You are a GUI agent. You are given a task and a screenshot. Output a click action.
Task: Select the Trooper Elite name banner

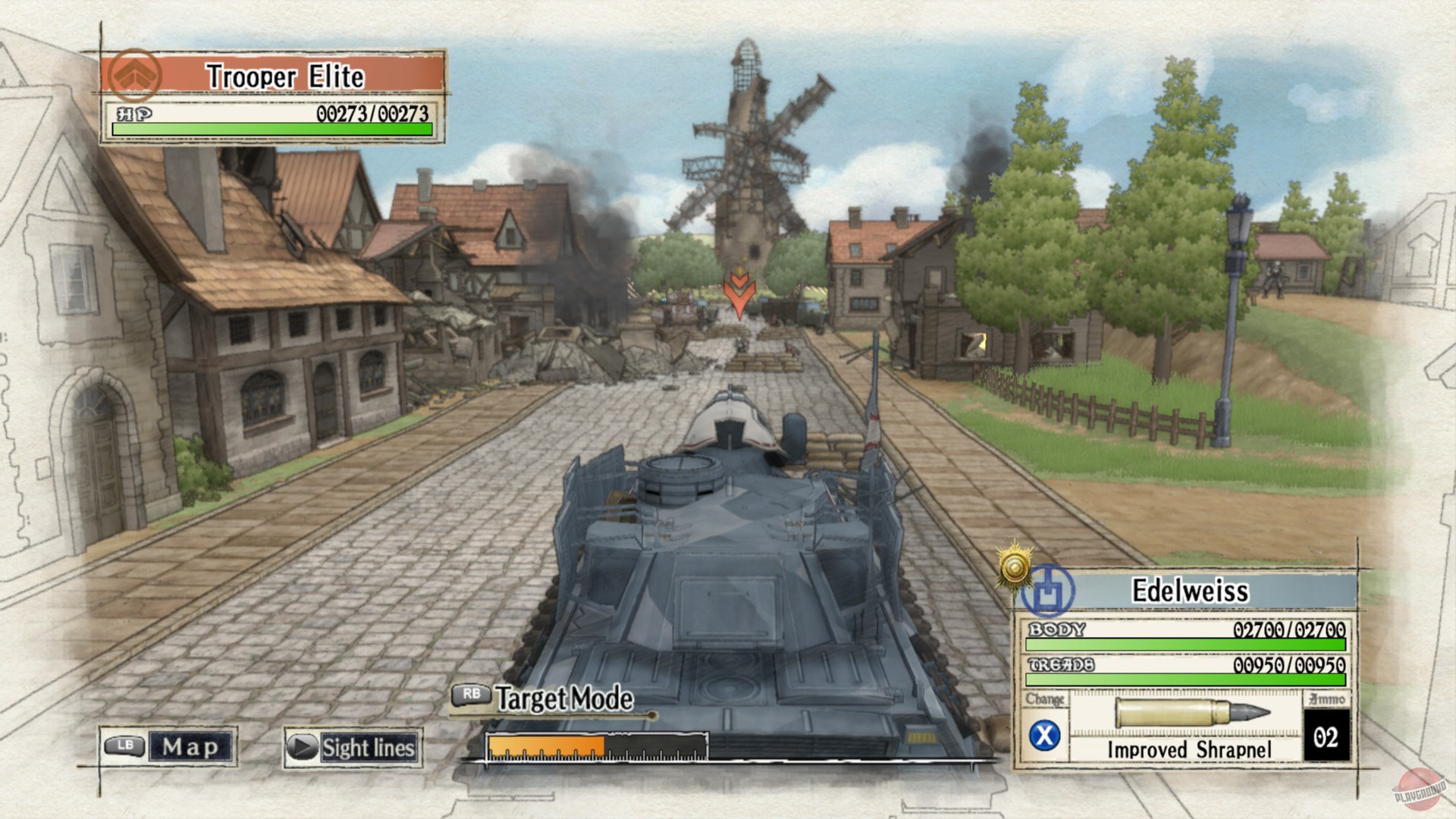tap(284, 76)
